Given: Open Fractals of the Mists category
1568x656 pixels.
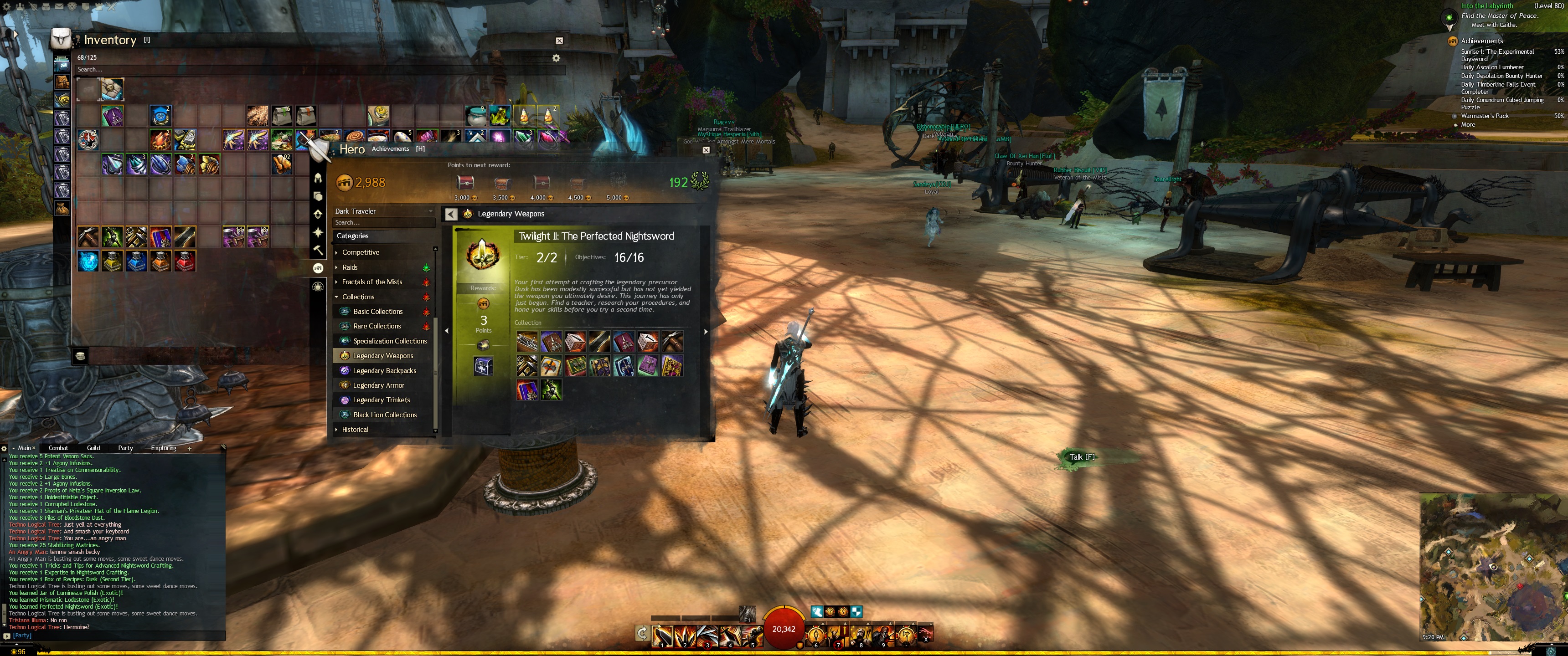Looking at the screenshot, I should [x=371, y=282].
